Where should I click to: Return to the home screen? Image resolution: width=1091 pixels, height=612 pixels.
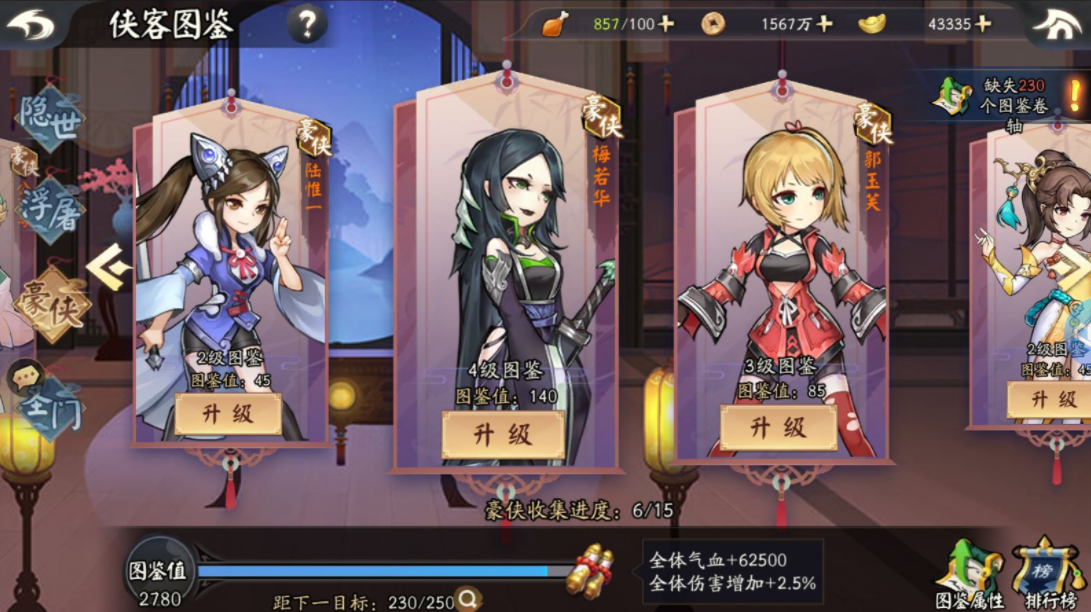point(1058,24)
